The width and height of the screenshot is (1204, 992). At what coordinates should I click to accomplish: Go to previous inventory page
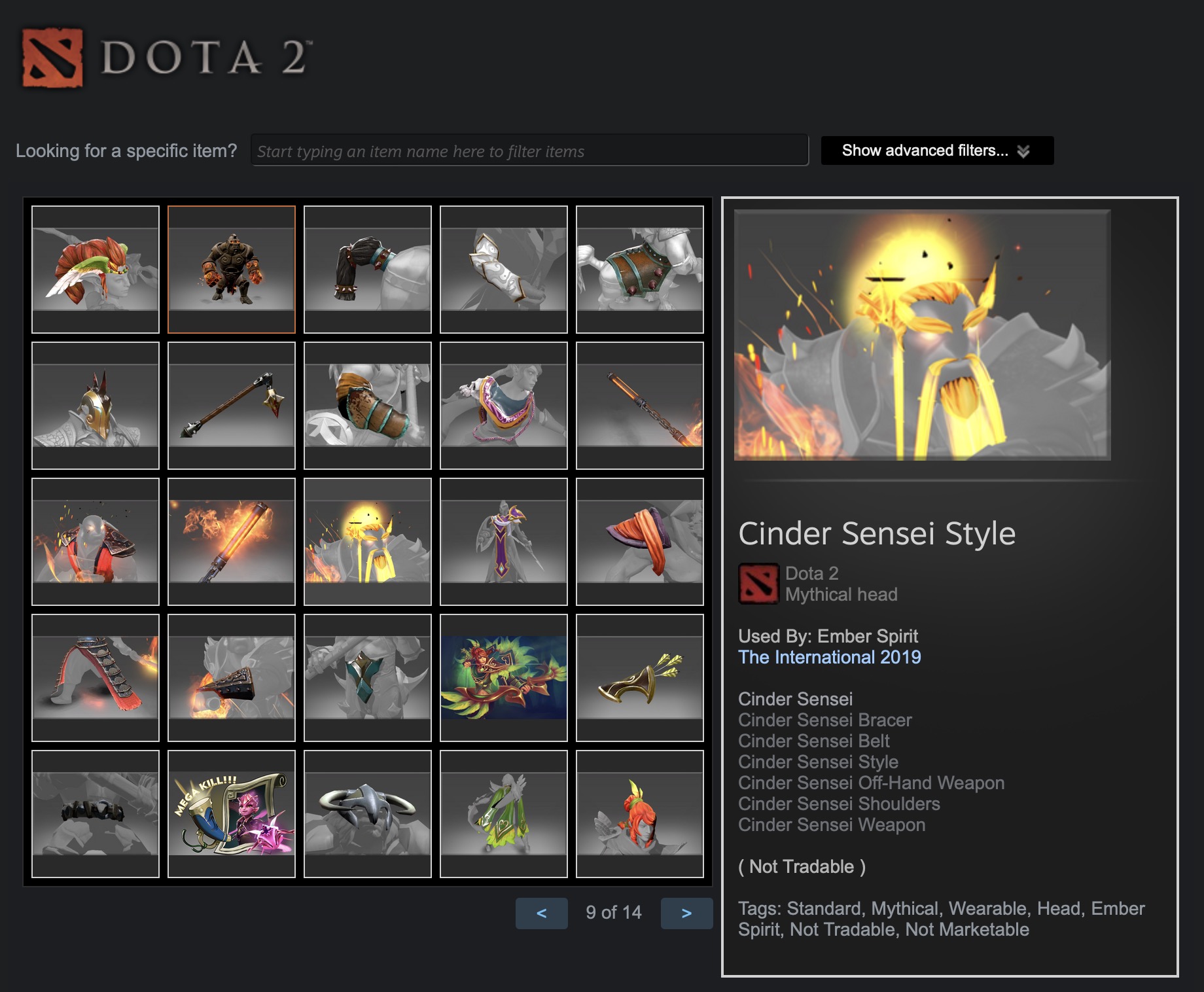coord(542,913)
